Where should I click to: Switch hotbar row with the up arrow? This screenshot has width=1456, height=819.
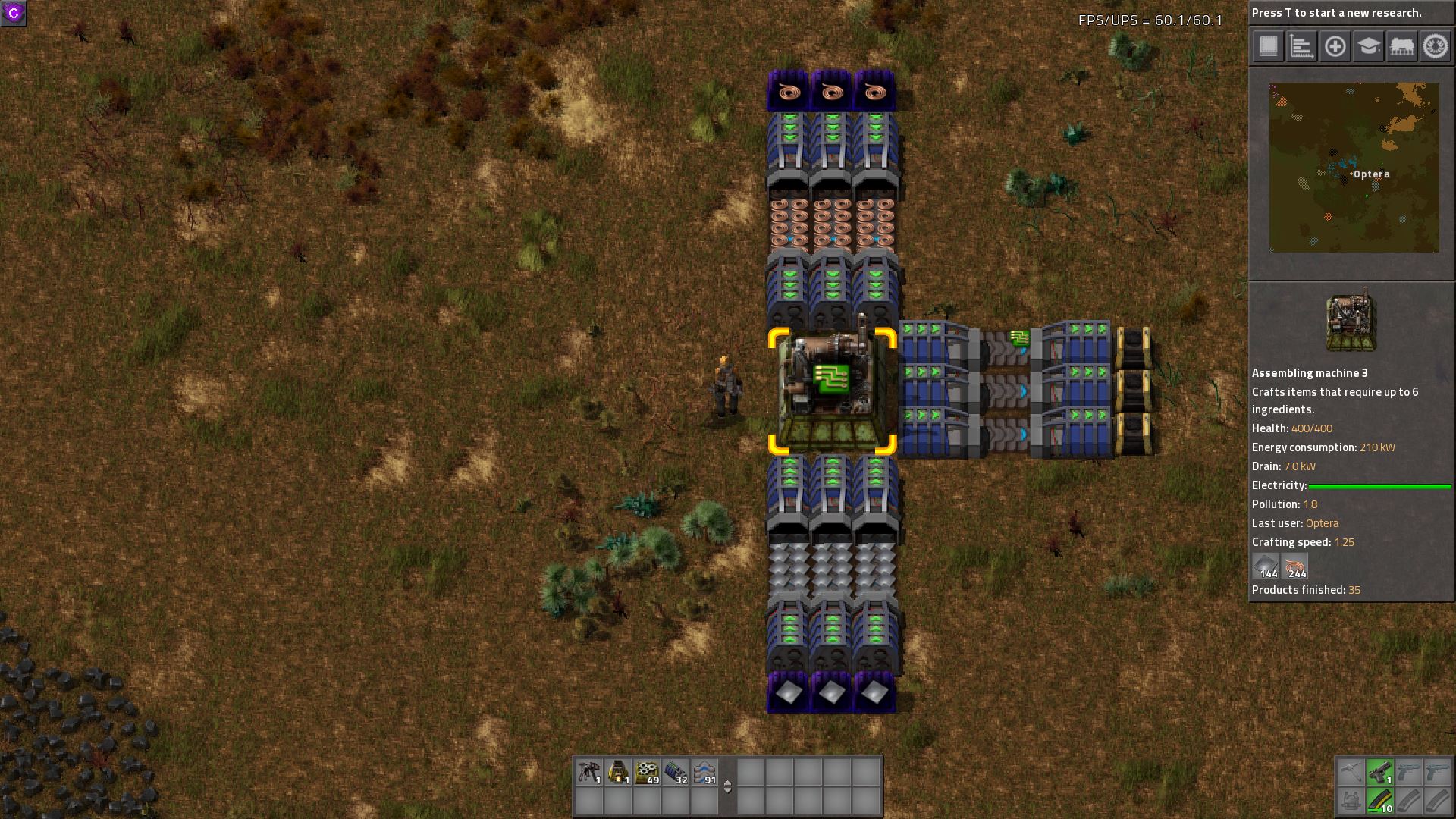[727, 782]
